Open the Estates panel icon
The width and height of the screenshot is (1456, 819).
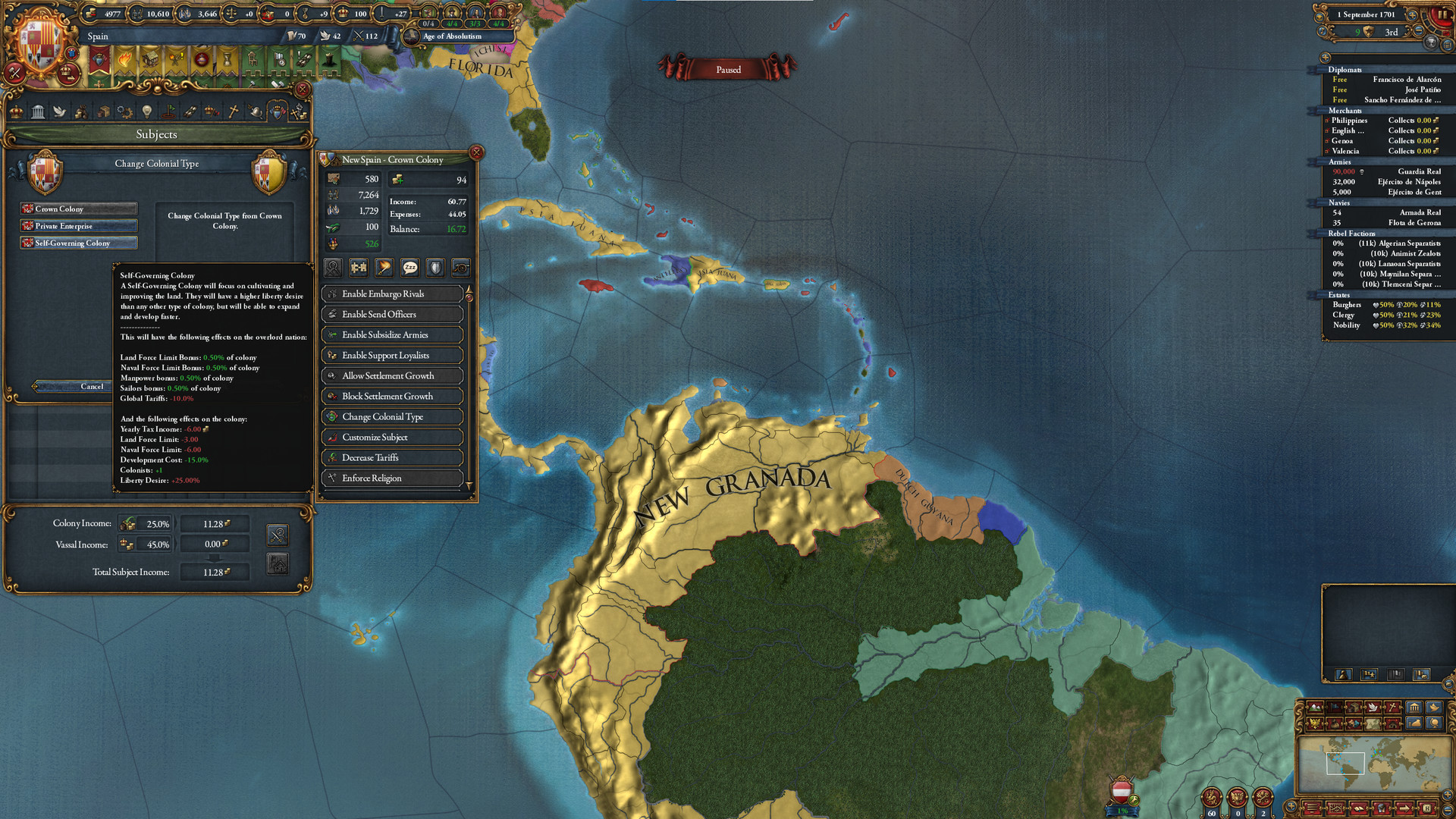[x=212, y=111]
